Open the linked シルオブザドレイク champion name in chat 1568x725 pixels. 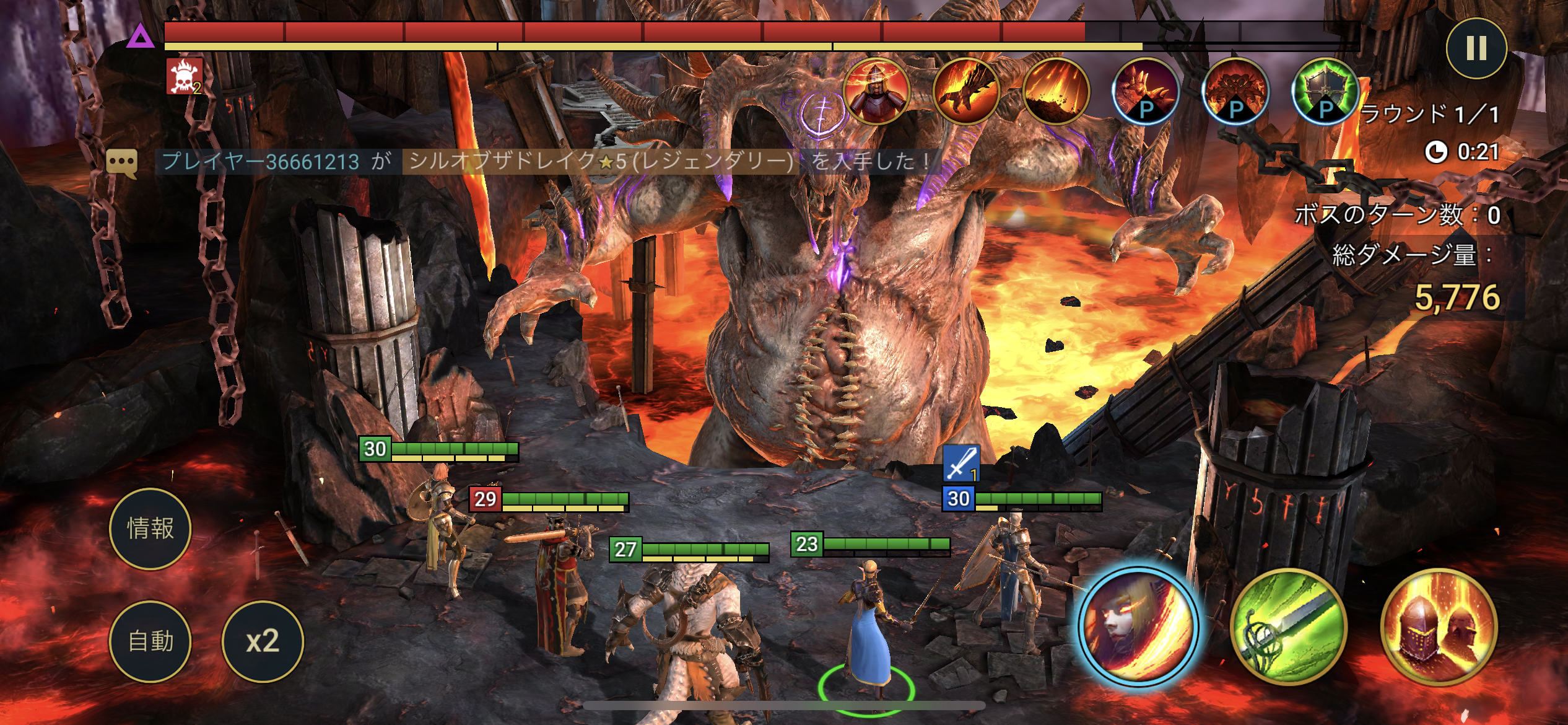(601, 162)
